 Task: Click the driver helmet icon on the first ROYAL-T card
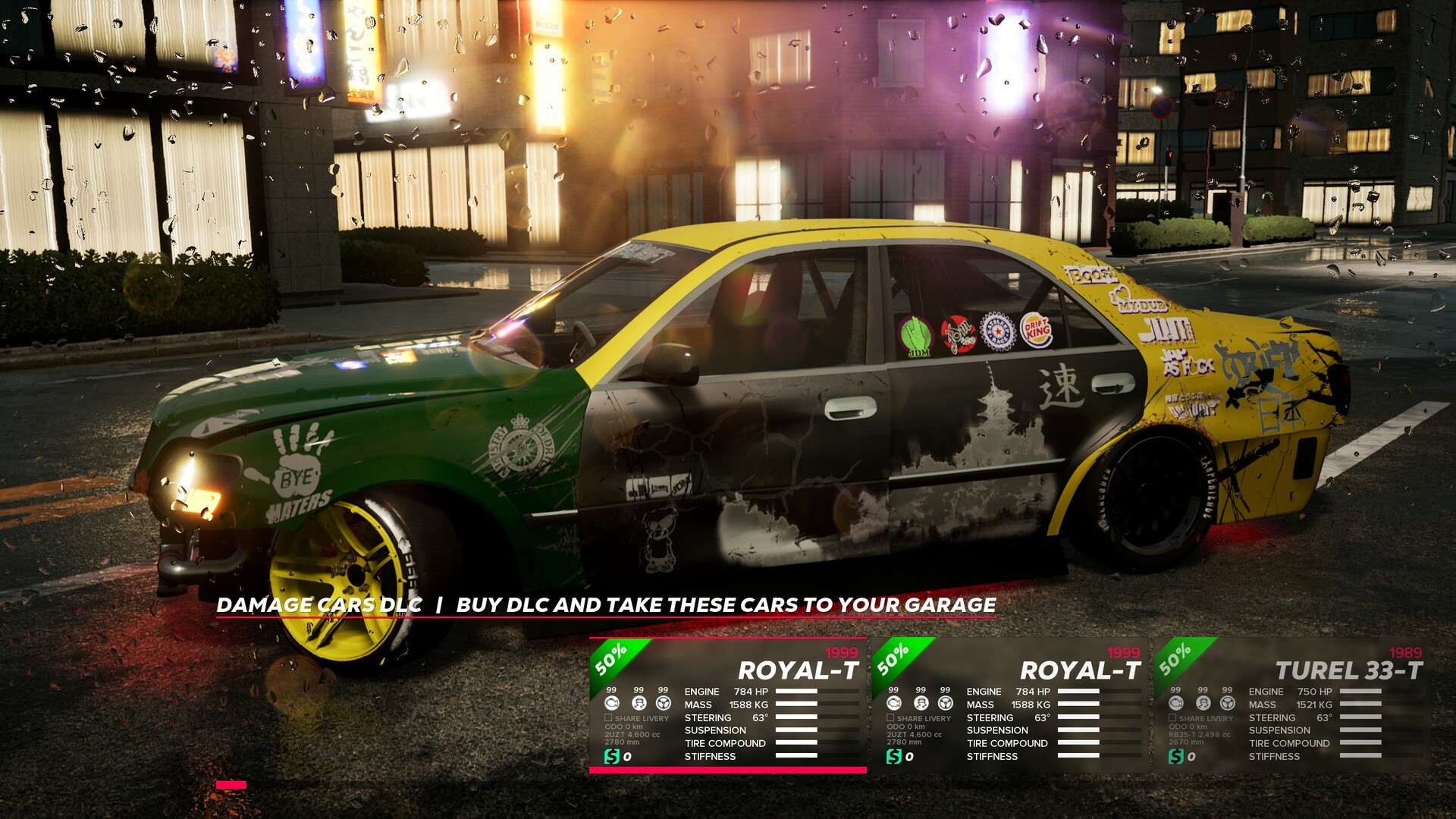(639, 703)
